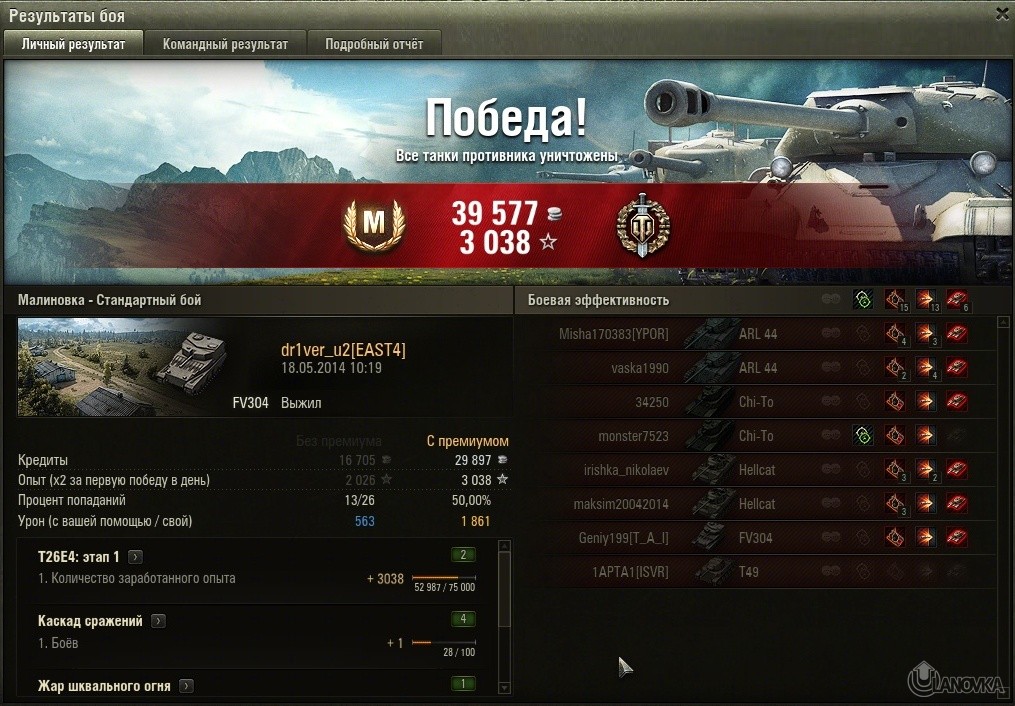This screenshot has width=1015, height=706.
Task: Expand the Жар шквального огня mission
Action: coord(186,686)
